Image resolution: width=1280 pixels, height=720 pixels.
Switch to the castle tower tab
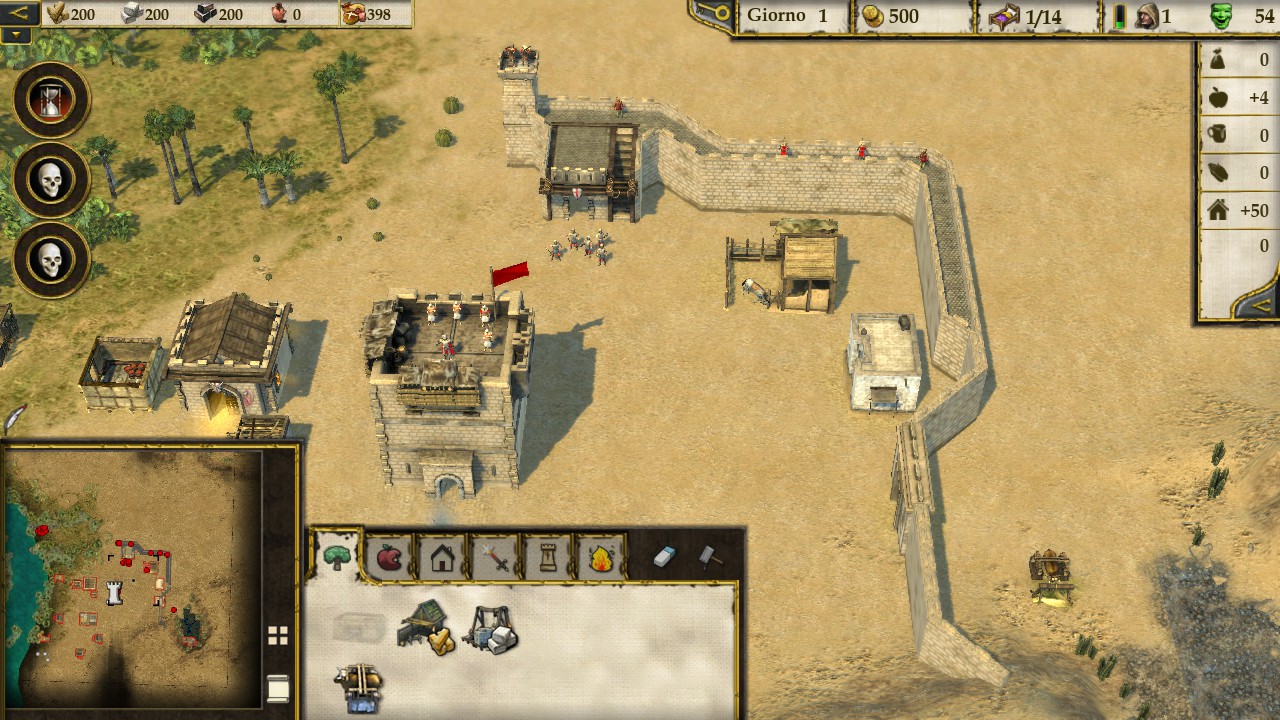coord(548,557)
